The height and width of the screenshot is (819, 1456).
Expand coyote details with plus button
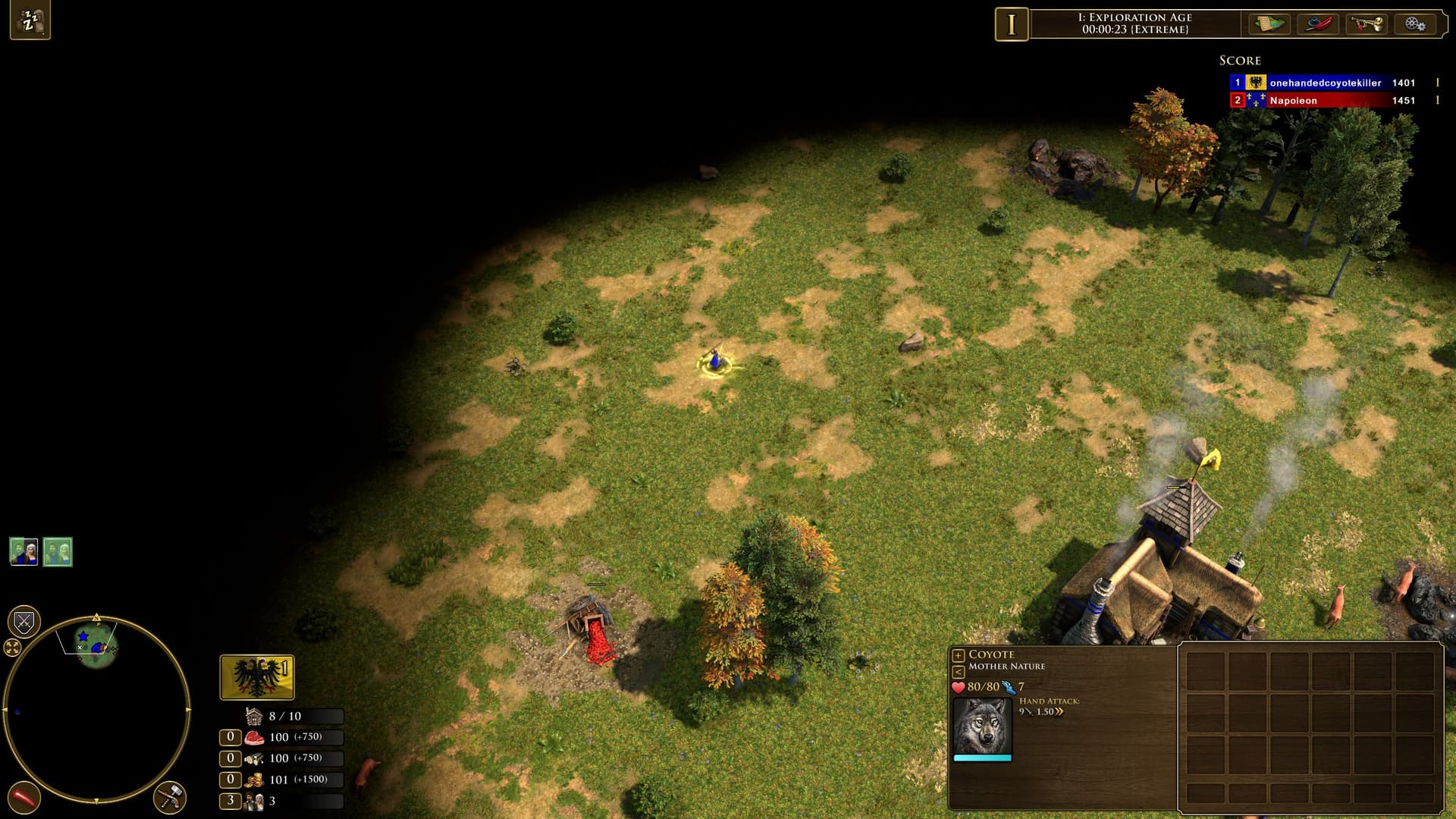[959, 655]
